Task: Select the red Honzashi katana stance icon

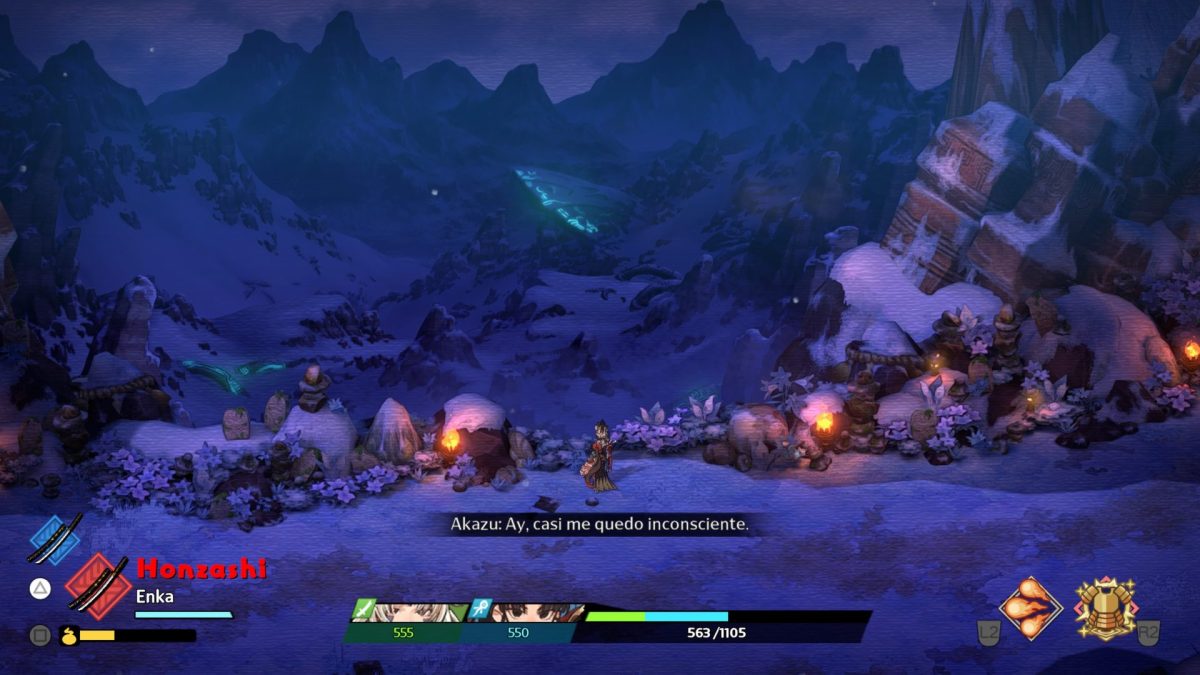Action: (x=97, y=583)
